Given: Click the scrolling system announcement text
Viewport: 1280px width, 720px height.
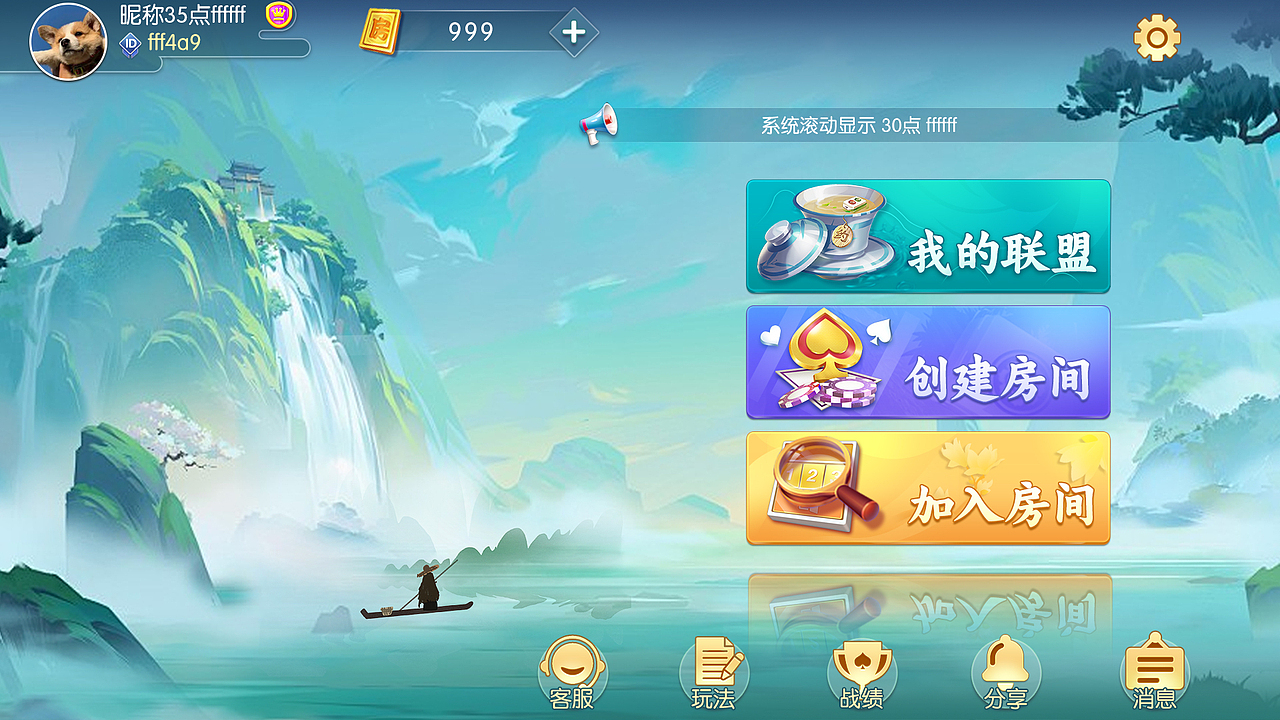Looking at the screenshot, I should [x=862, y=127].
